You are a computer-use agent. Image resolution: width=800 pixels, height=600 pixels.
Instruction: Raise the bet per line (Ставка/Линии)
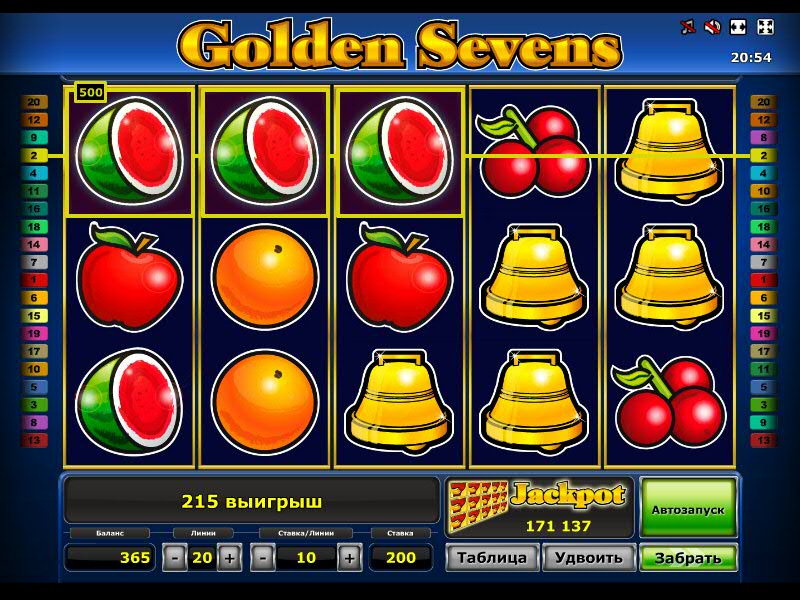tap(349, 558)
